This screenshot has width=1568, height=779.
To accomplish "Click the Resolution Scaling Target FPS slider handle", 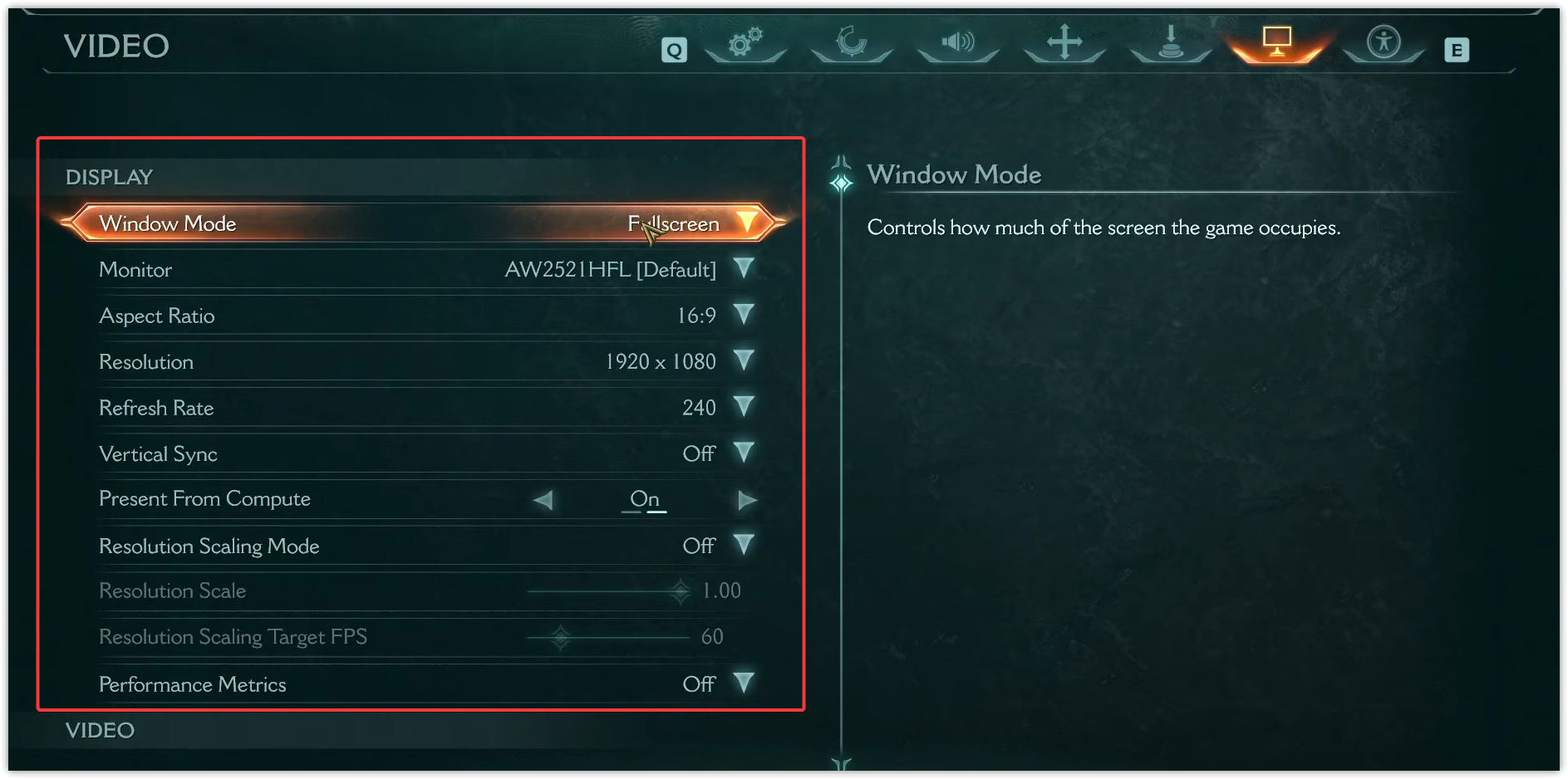I will tap(561, 638).
